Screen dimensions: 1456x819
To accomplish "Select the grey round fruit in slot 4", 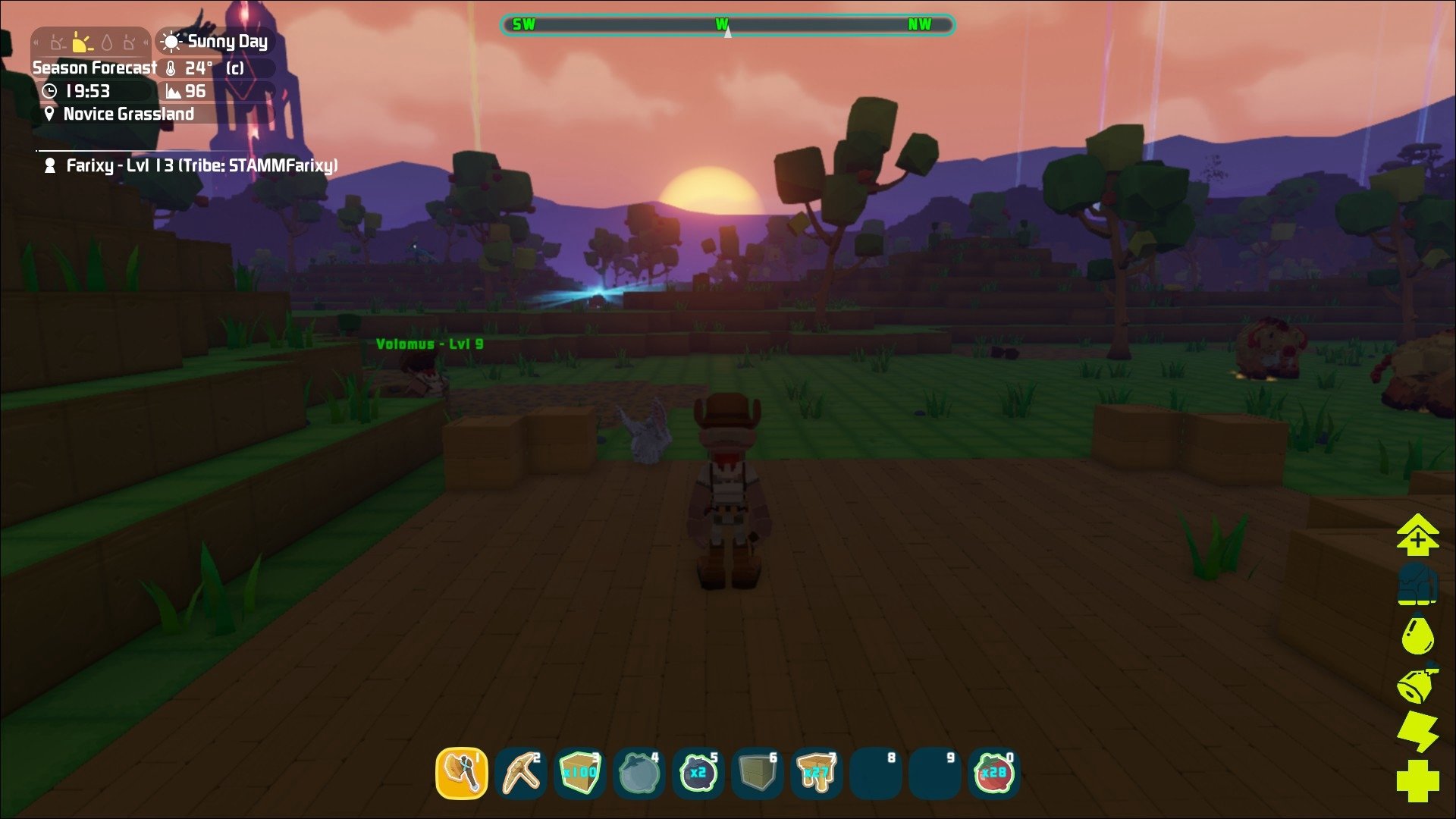I will pos(639,773).
